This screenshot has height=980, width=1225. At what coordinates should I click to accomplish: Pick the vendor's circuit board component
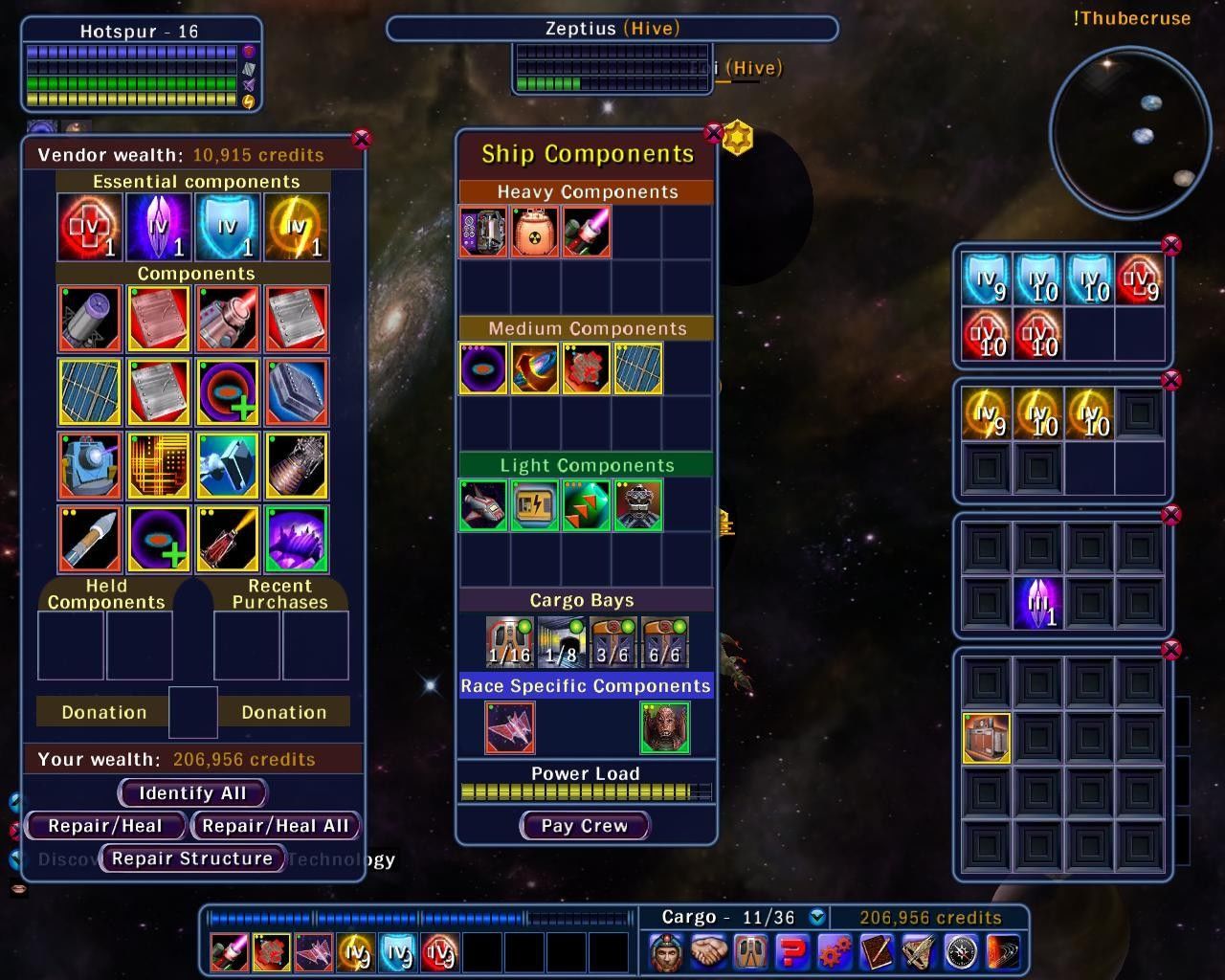click(x=158, y=466)
